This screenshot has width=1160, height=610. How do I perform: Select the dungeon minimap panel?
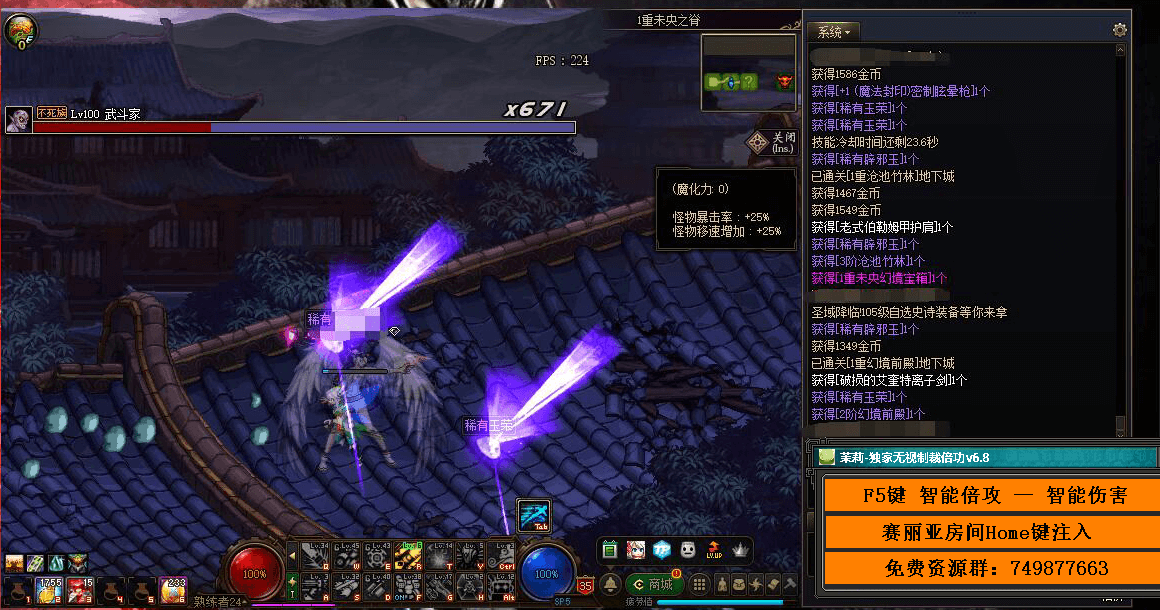[x=749, y=63]
